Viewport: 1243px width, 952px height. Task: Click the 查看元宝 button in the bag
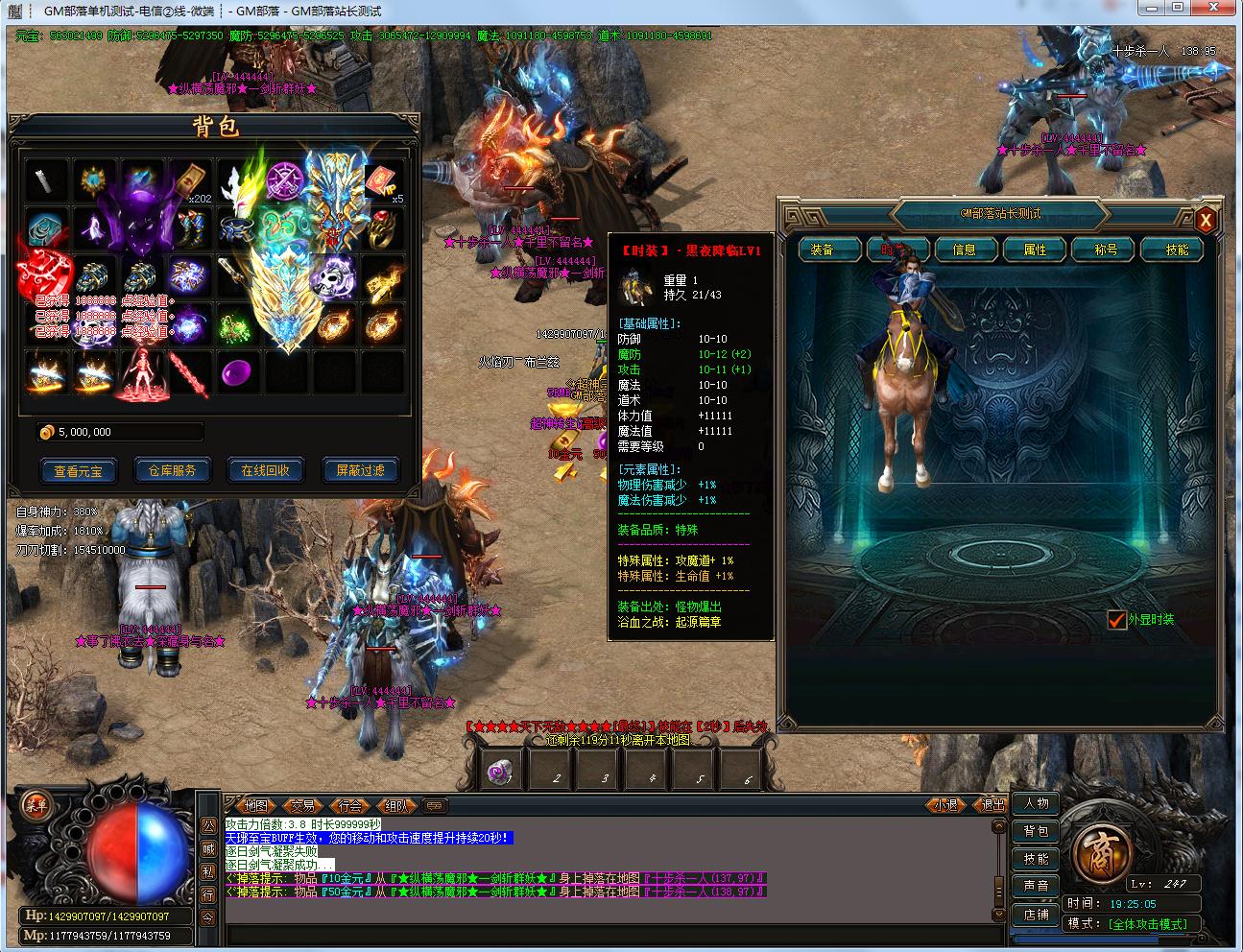[x=78, y=470]
